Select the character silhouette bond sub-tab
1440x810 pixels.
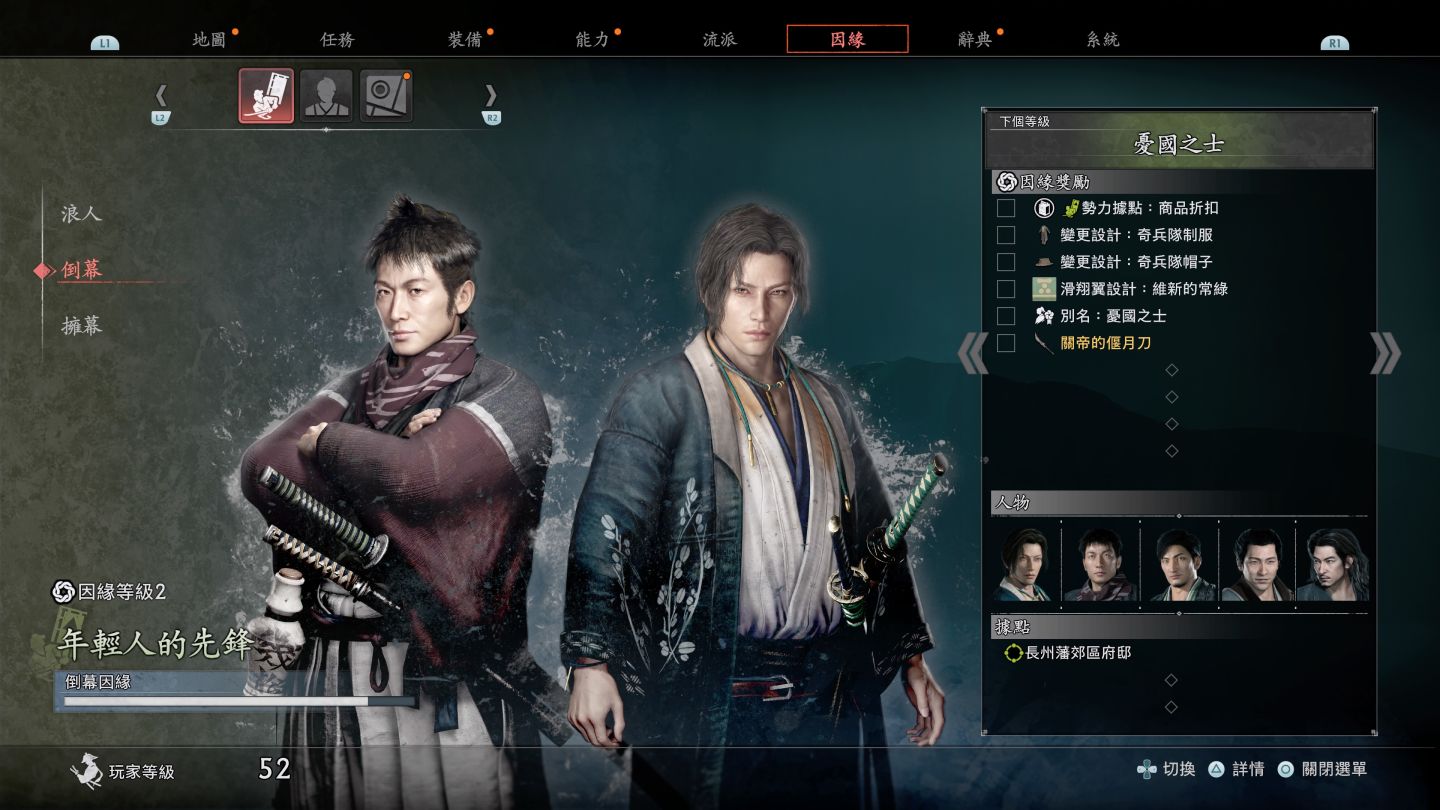(x=326, y=96)
